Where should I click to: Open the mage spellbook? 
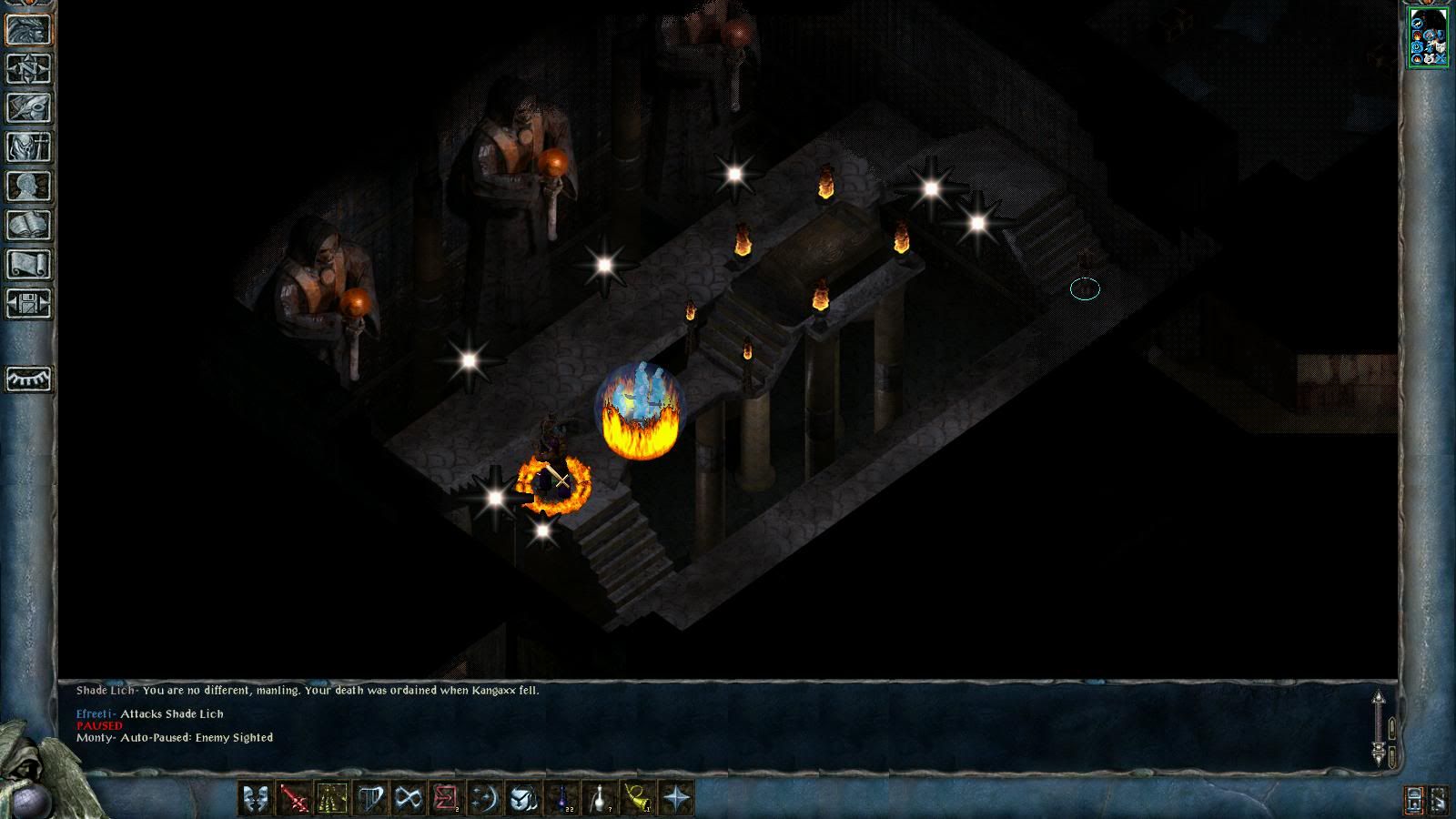point(29,225)
